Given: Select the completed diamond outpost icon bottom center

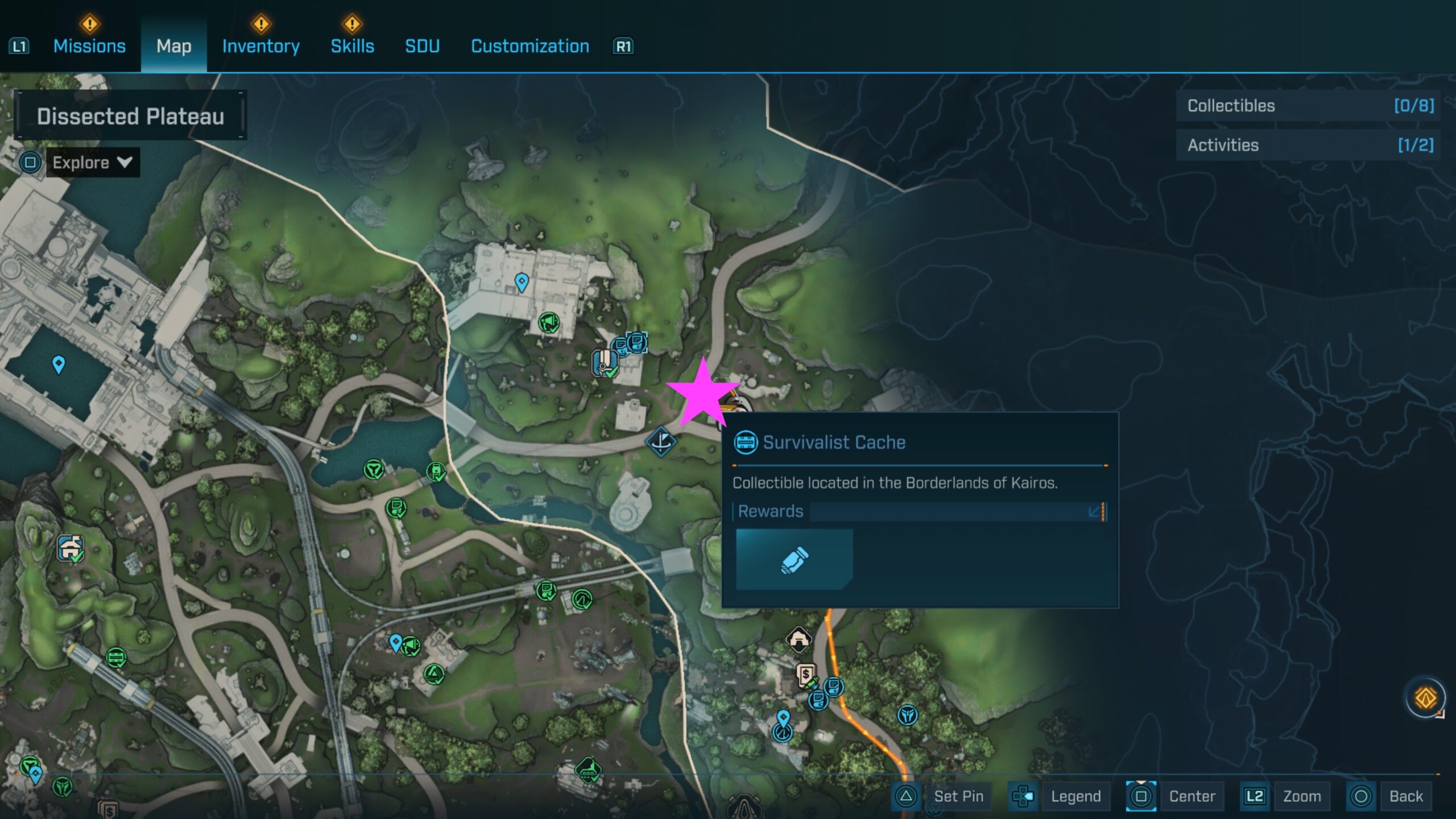Looking at the screenshot, I should (588, 770).
